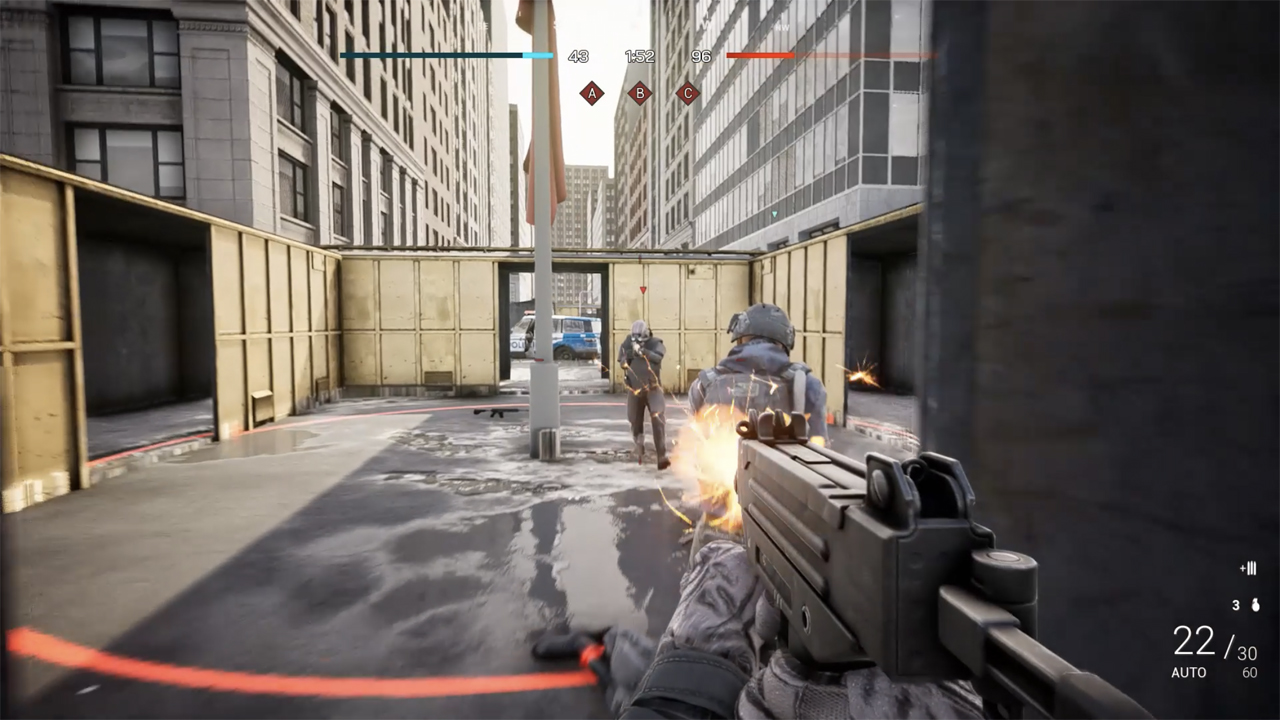Toggle the AUTO fire mode label

(x=1187, y=673)
